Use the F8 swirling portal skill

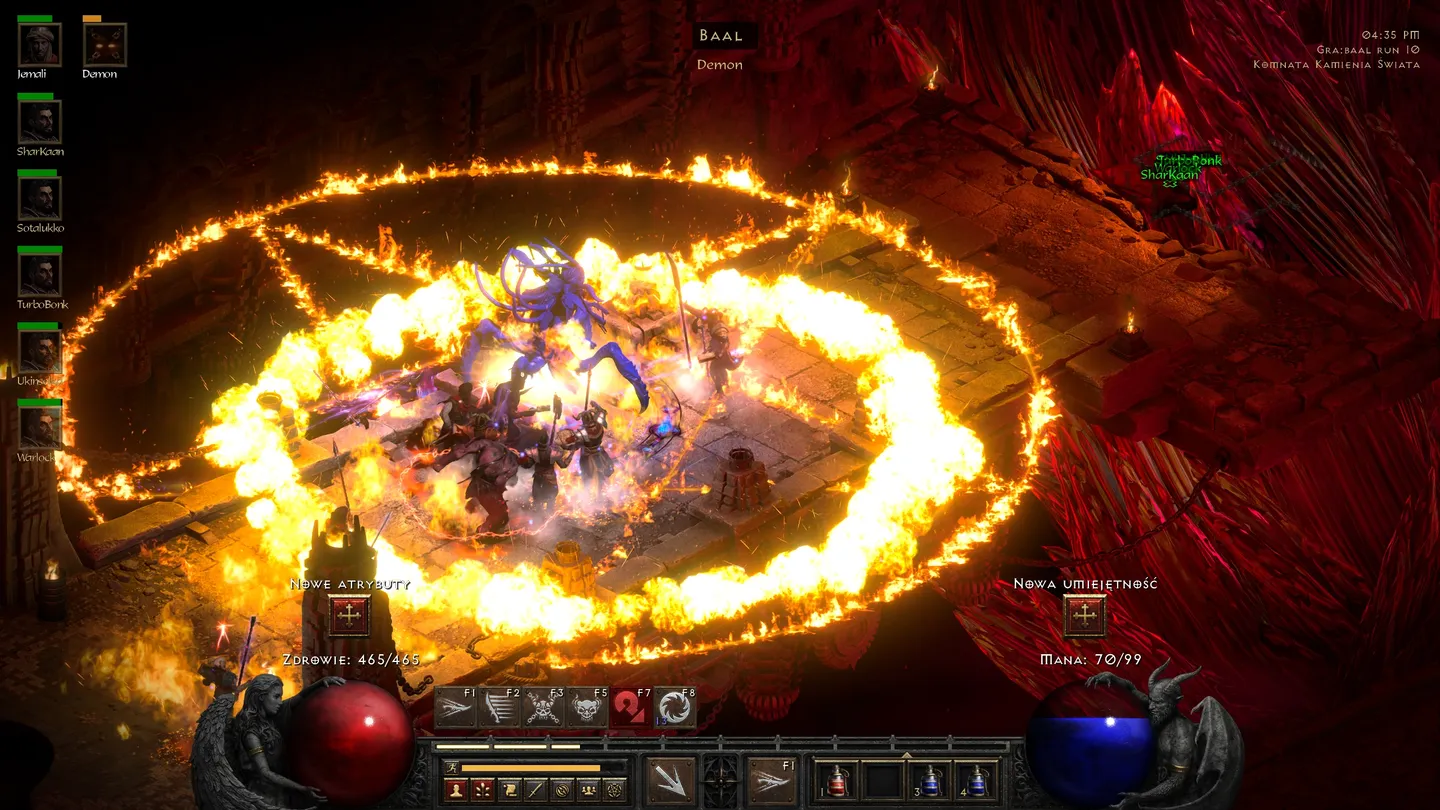click(675, 709)
